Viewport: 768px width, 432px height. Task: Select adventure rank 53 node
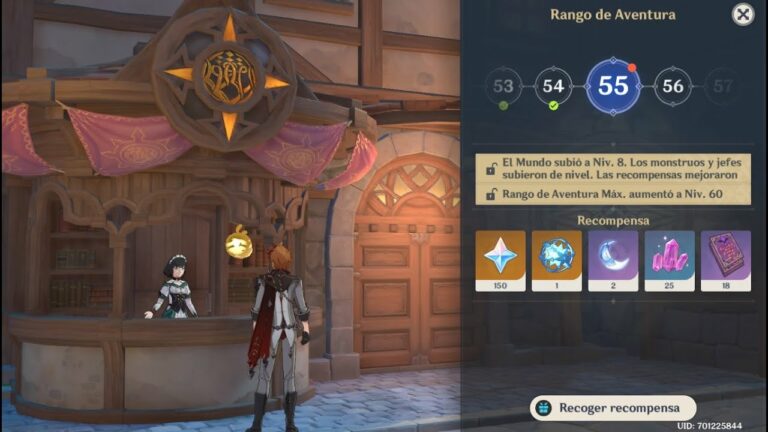coord(503,86)
